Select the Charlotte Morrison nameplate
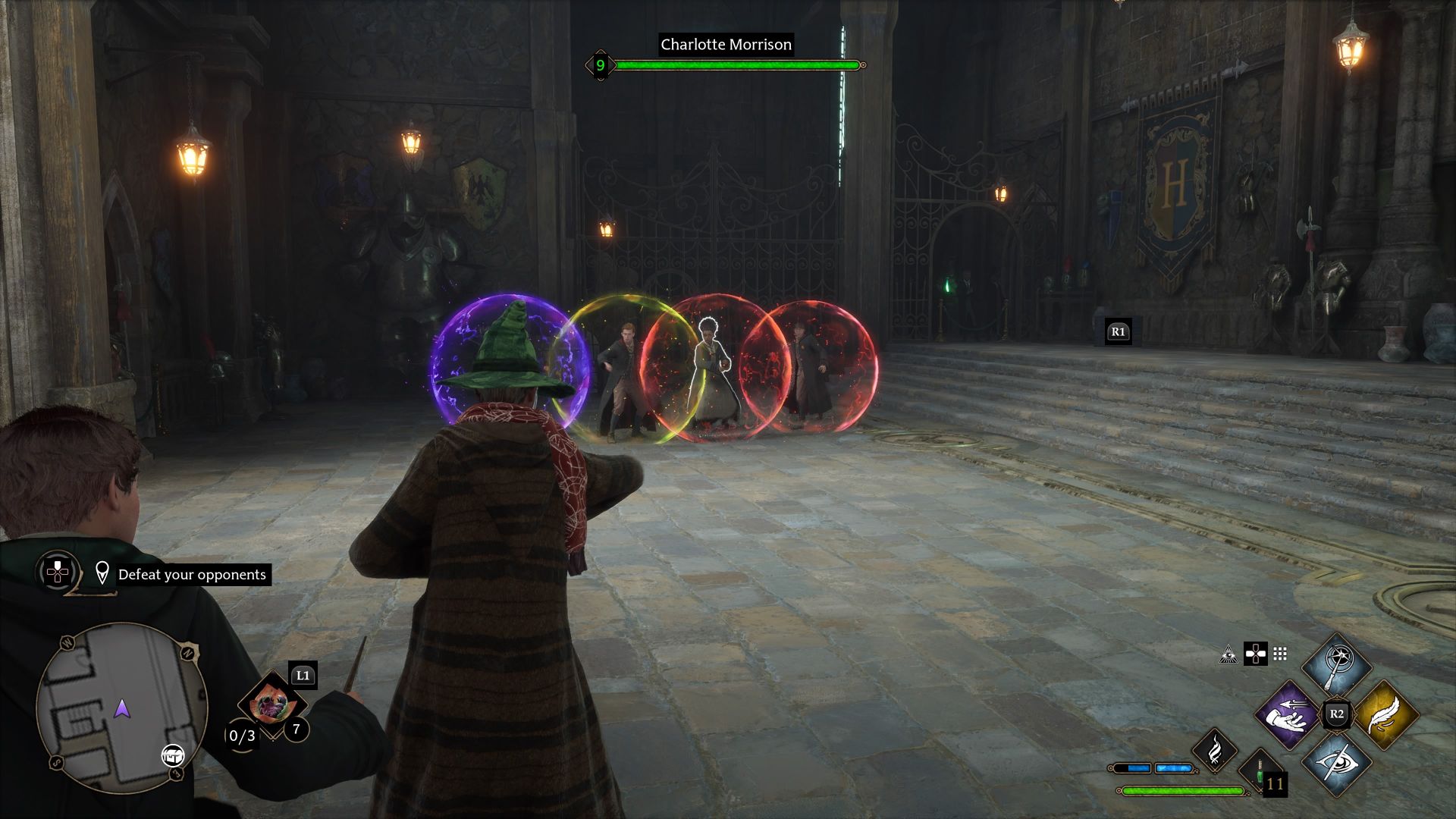 [724, 45]
